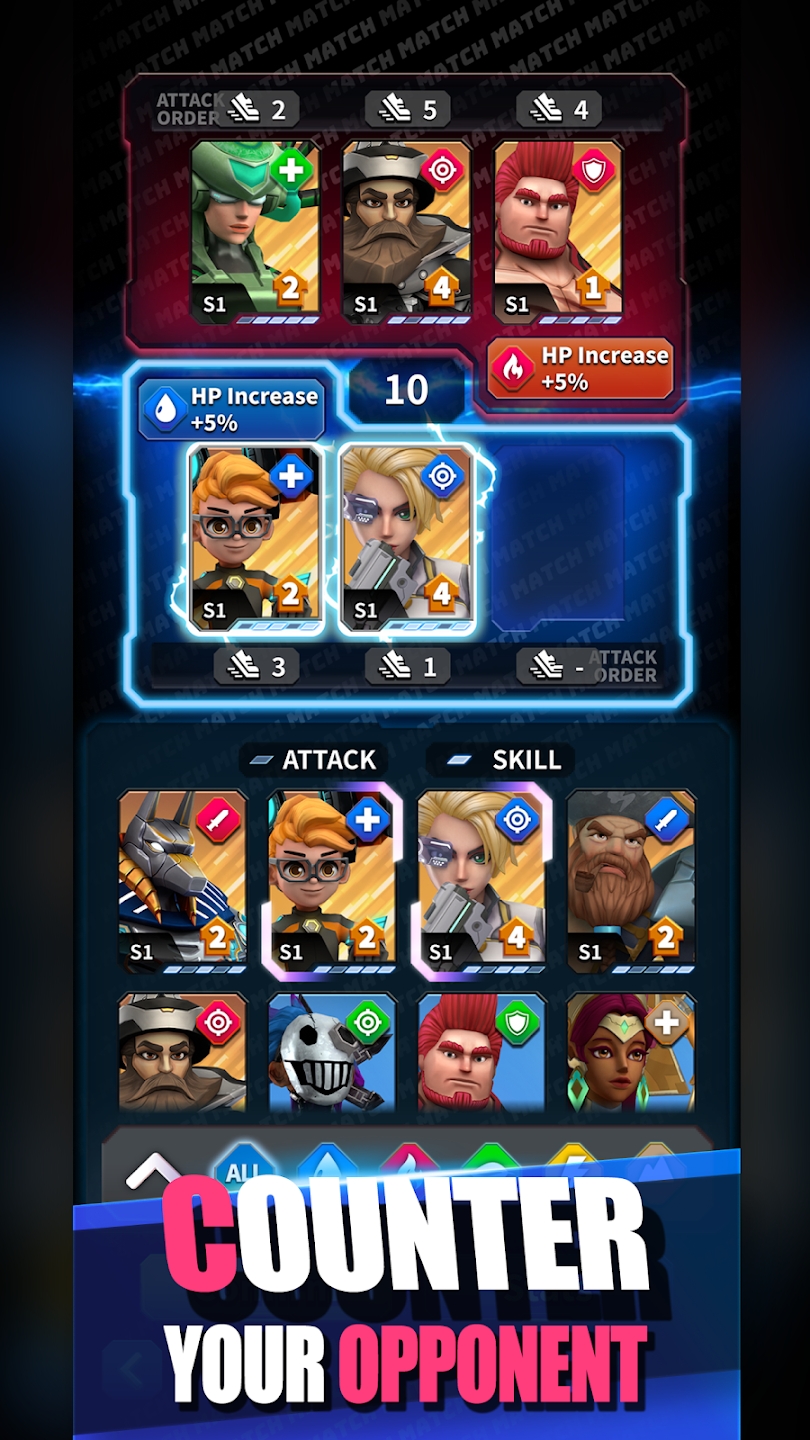
Task: Choose the skull-masked hero card
Action: (332, 1052)
